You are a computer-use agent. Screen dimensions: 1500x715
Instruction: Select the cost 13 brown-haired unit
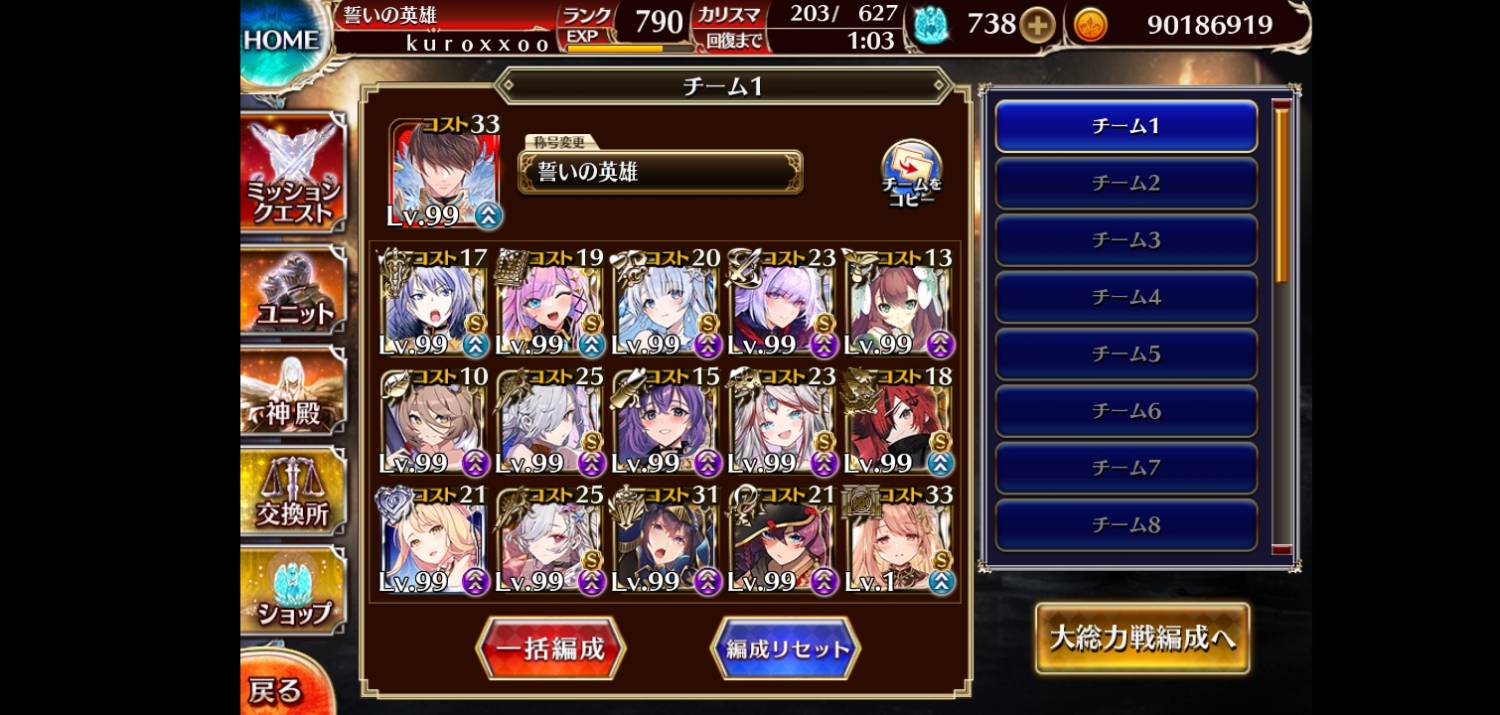pyautogui.click(x=899, y=303)
